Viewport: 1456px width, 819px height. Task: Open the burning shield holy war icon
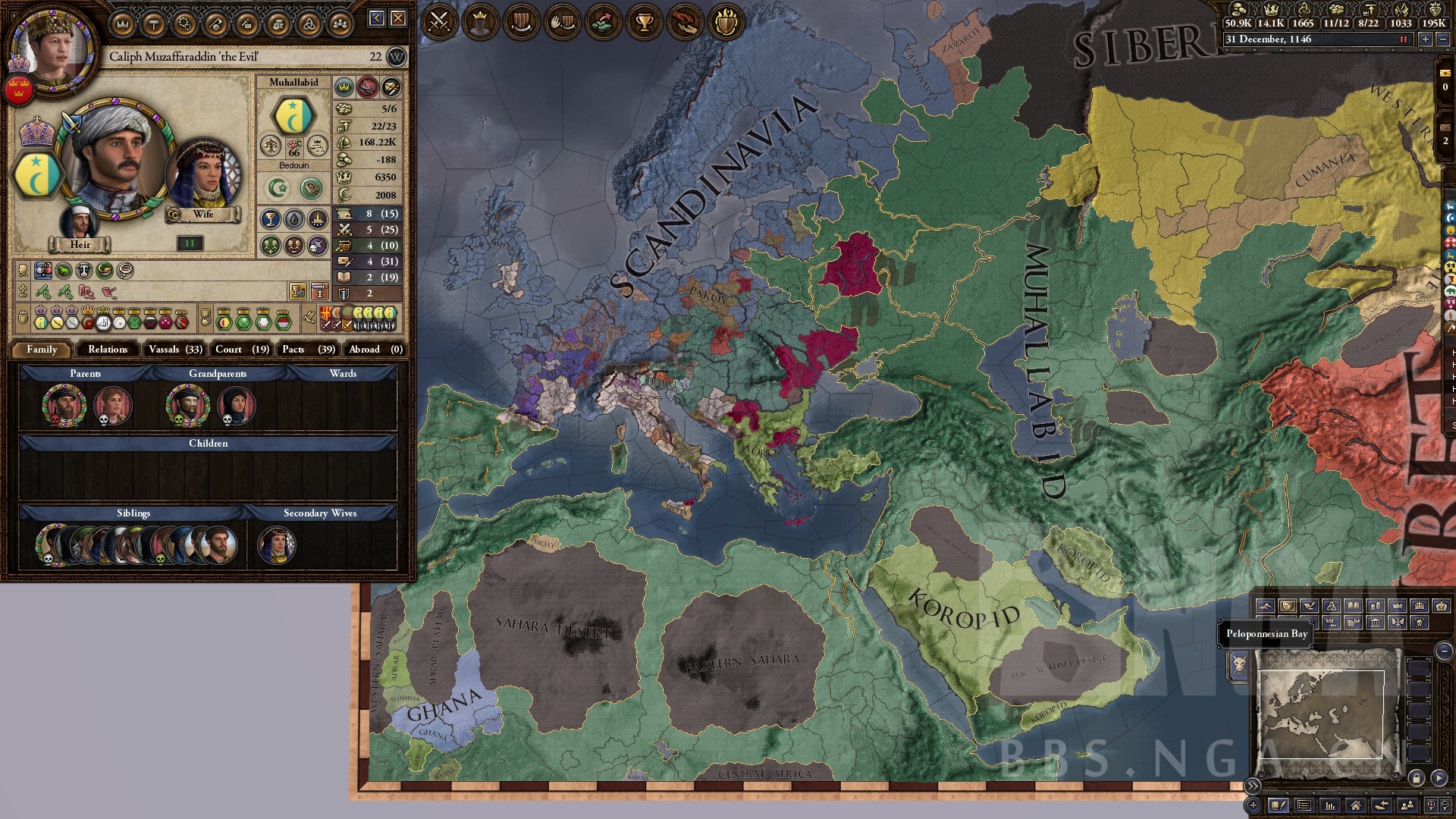726,22
